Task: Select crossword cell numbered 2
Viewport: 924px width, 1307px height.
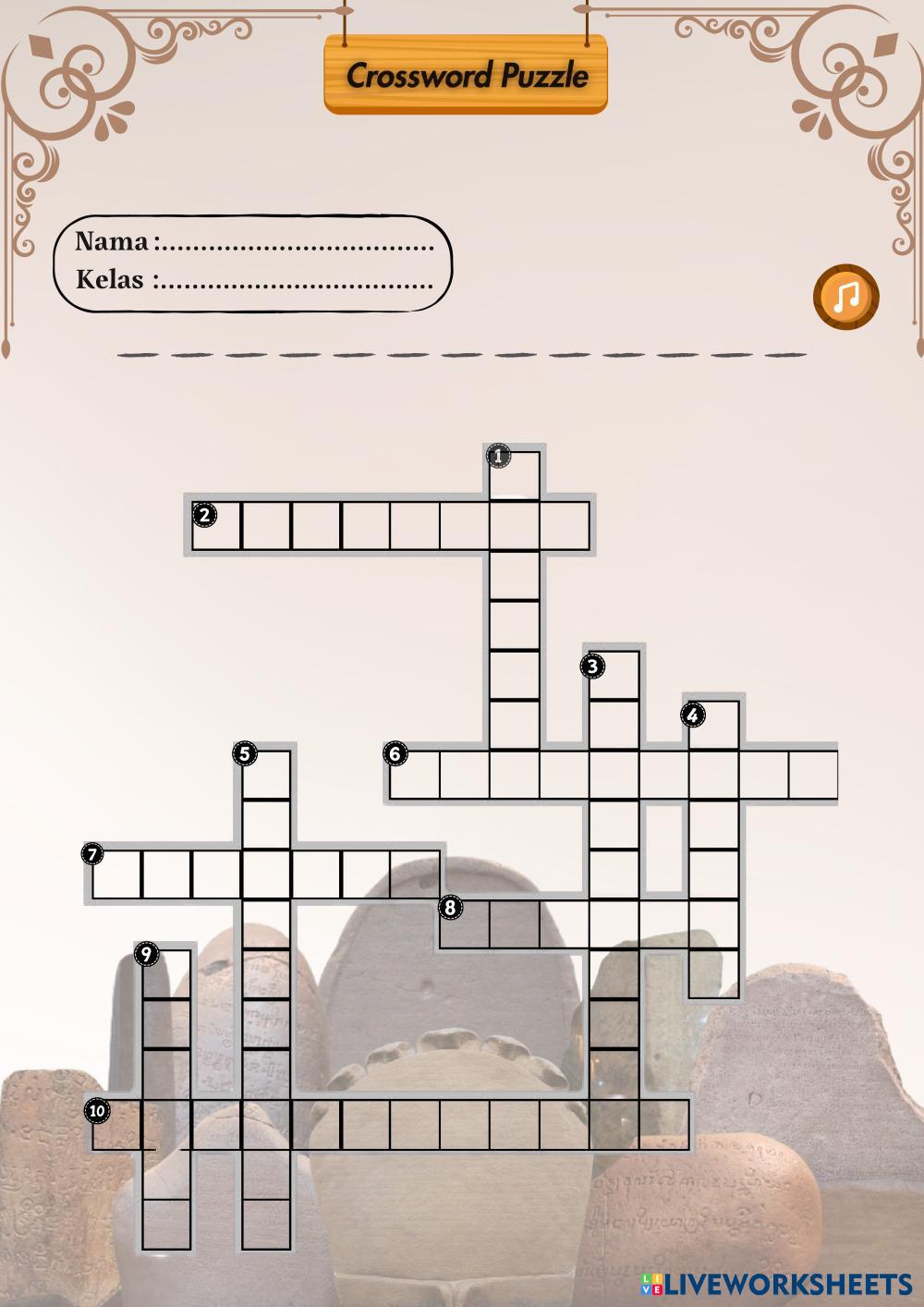Action: (216, 527)
